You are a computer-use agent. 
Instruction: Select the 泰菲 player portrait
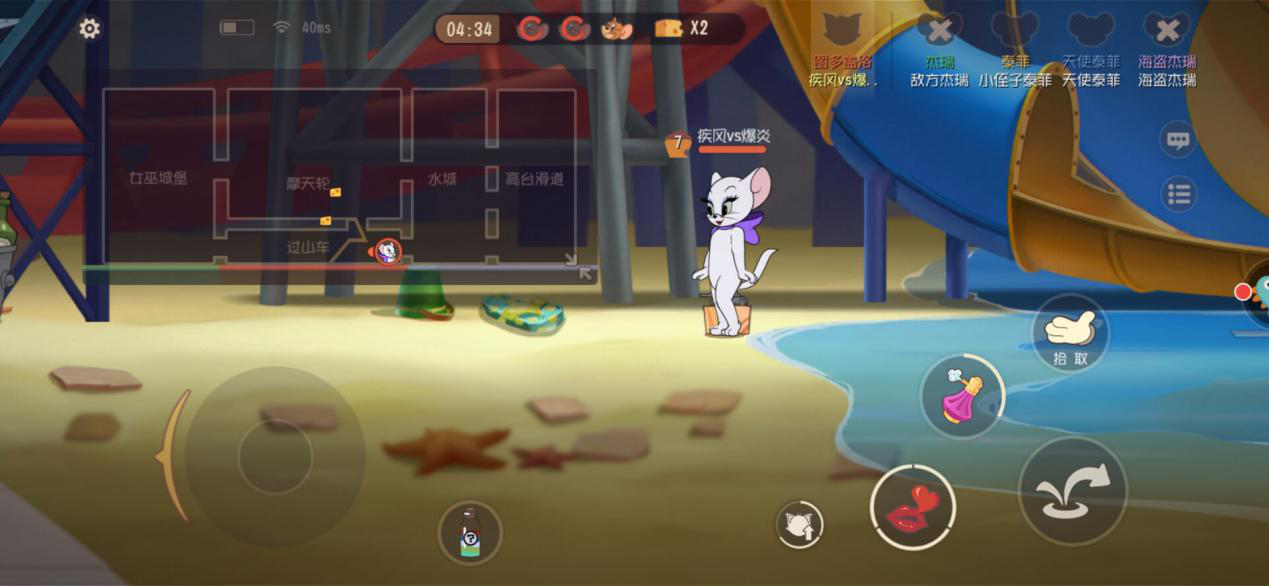1014,30
